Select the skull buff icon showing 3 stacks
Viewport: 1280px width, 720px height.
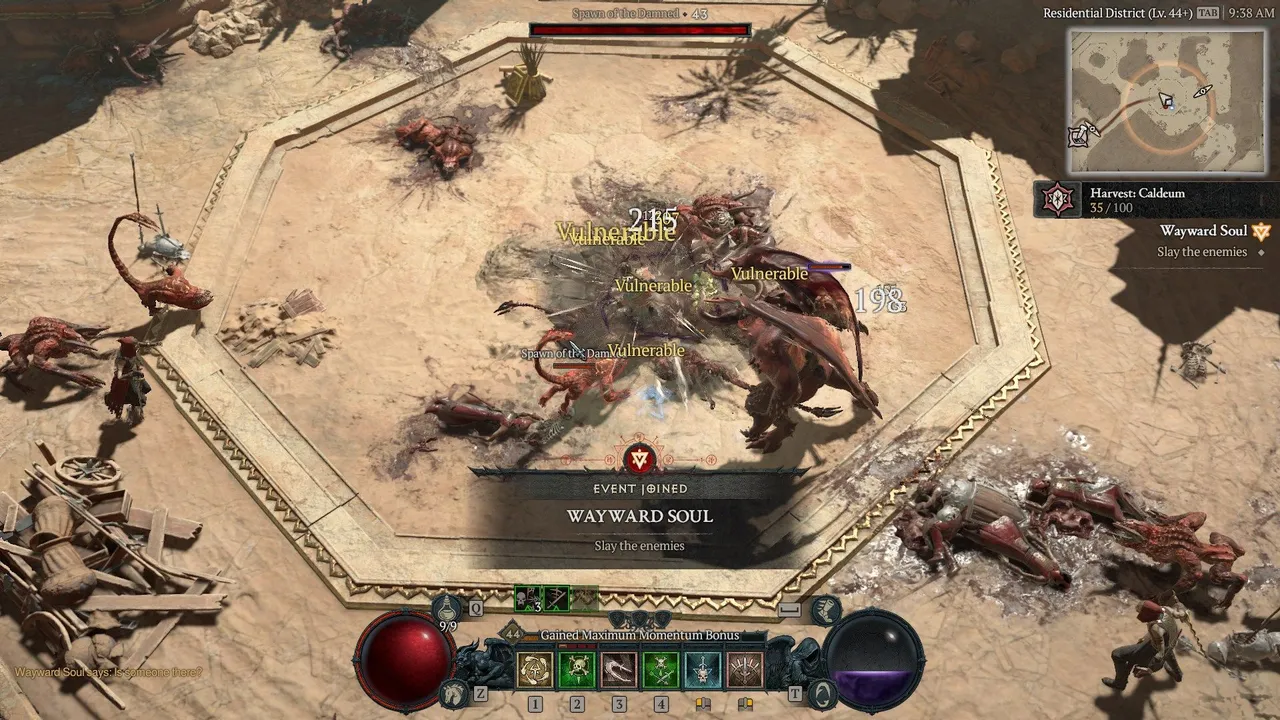click(x=528, y=599)
